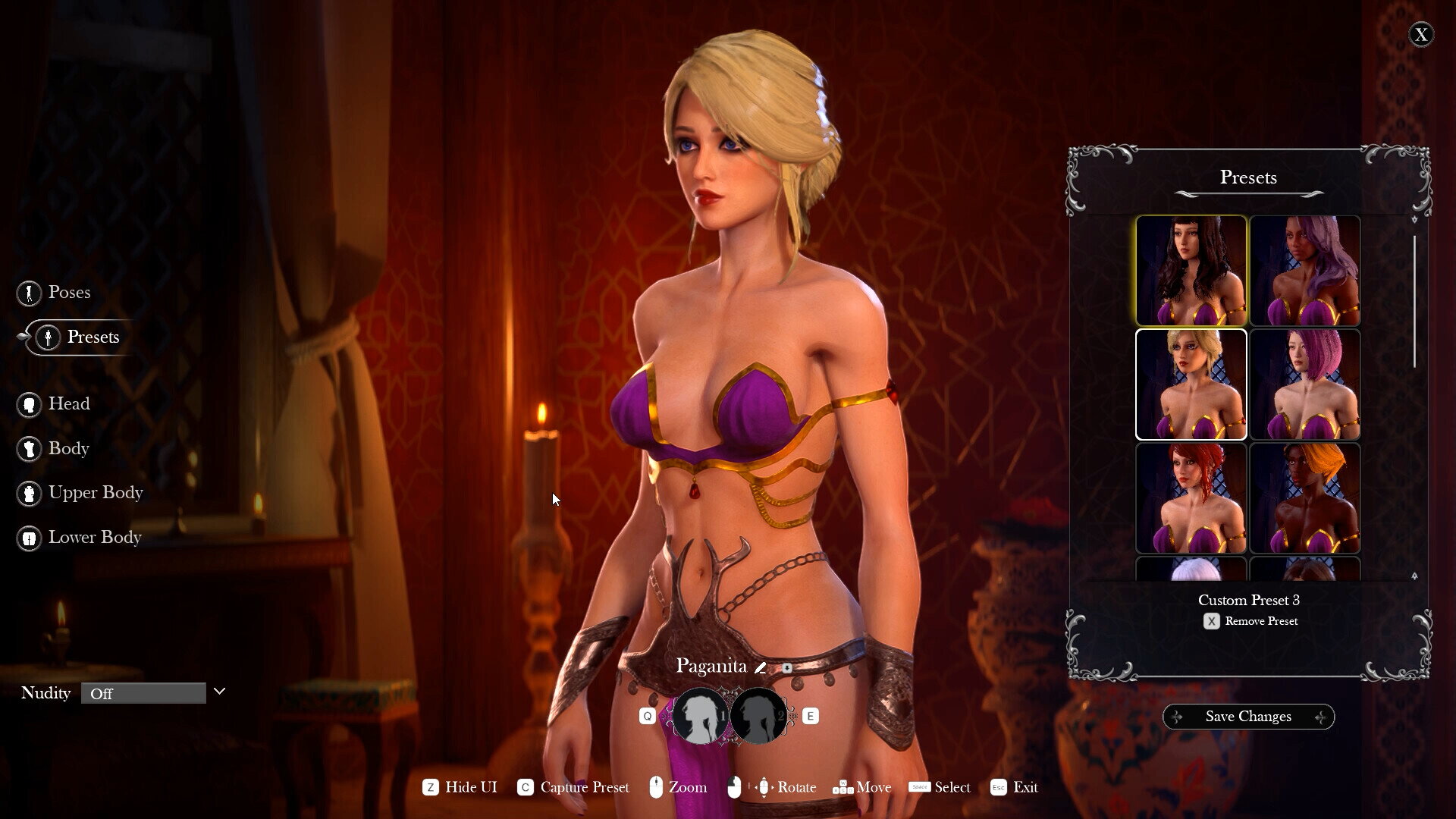This screenshot has width=1456, height=819.
Task: Click Remove Preset
Action: tap(1250, 621)
